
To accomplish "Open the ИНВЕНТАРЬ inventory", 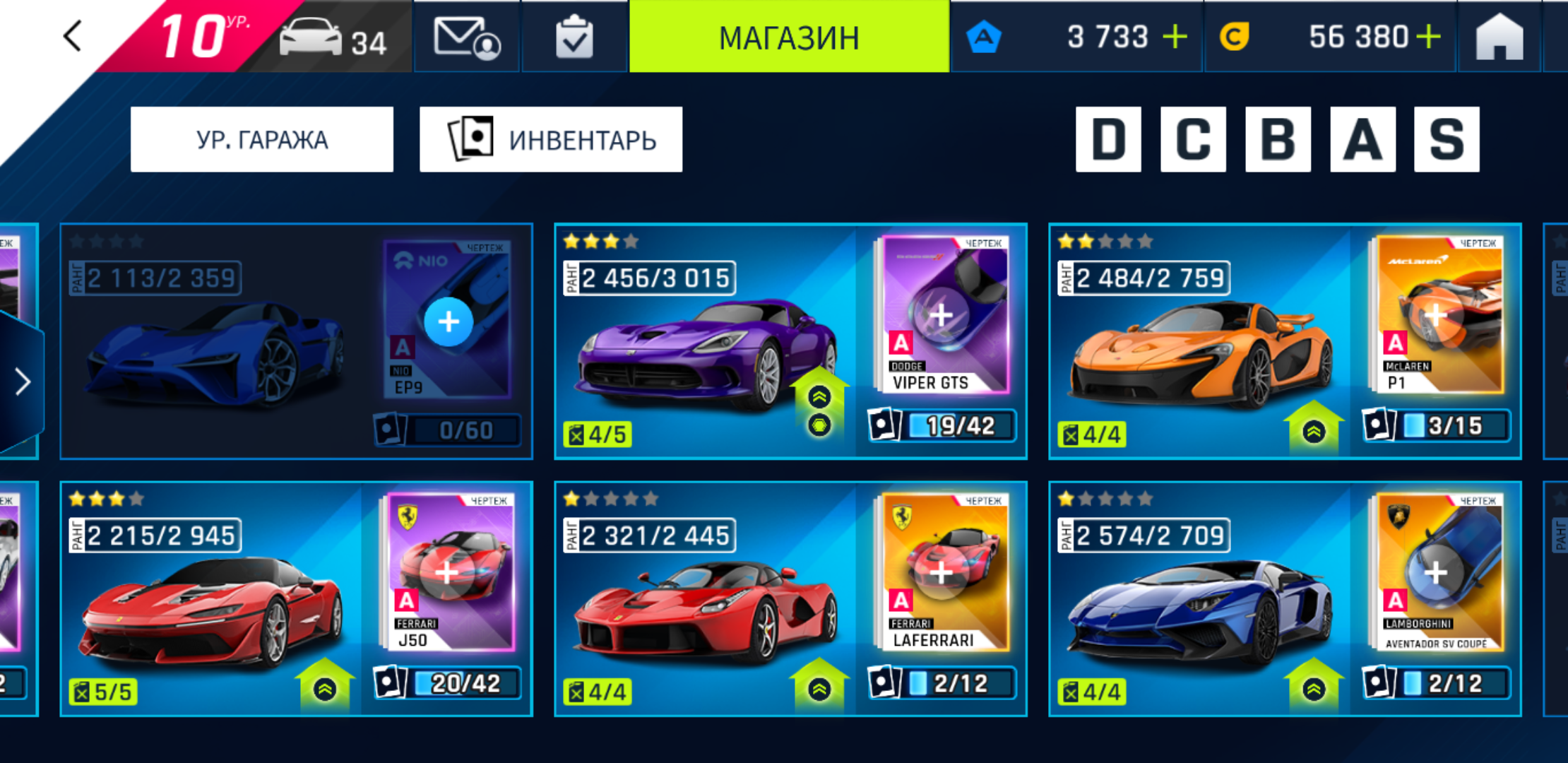I will coord(551,139).
